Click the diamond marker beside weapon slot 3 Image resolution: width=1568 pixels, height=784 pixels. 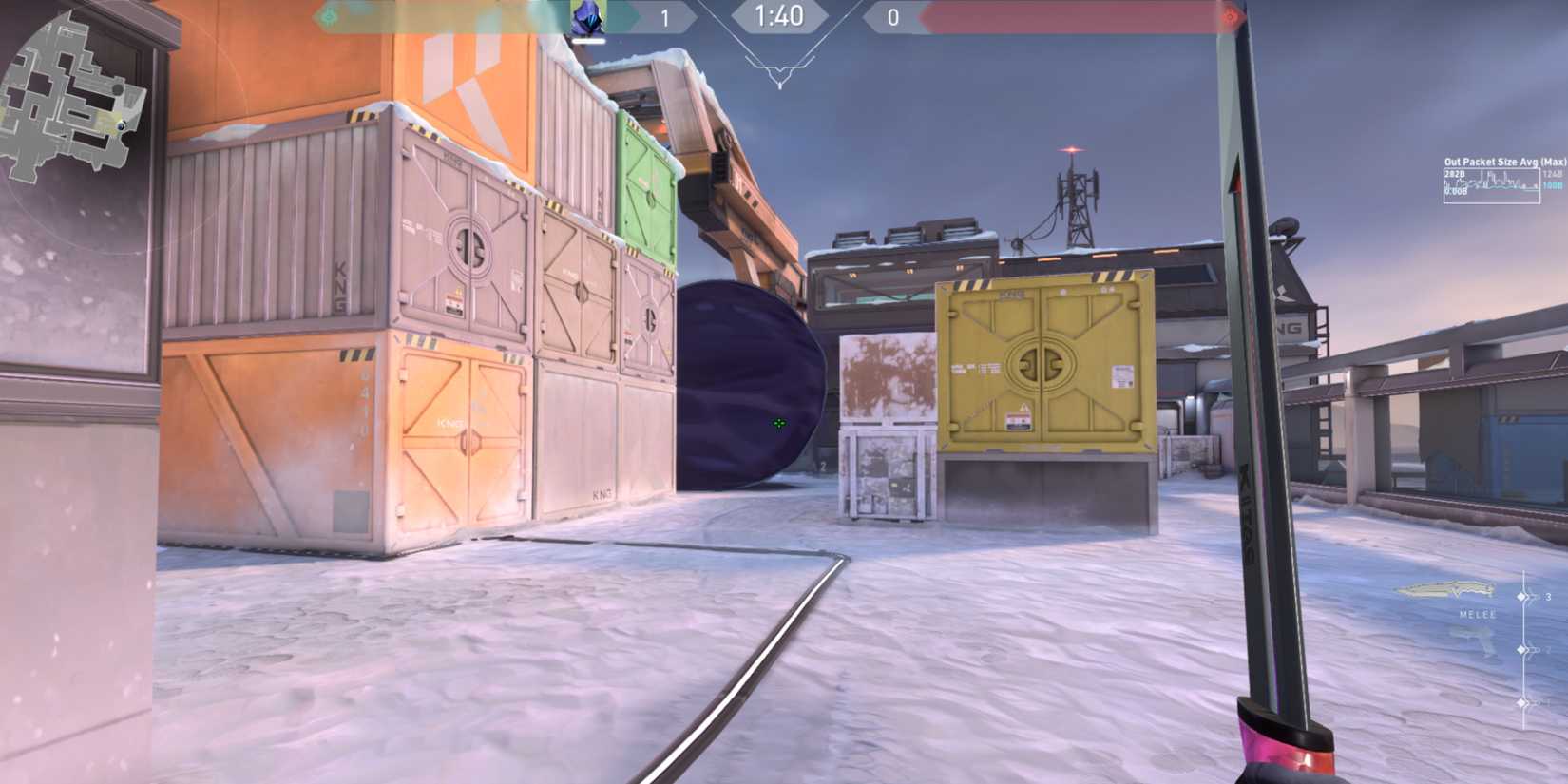[x=1521, y=596]
